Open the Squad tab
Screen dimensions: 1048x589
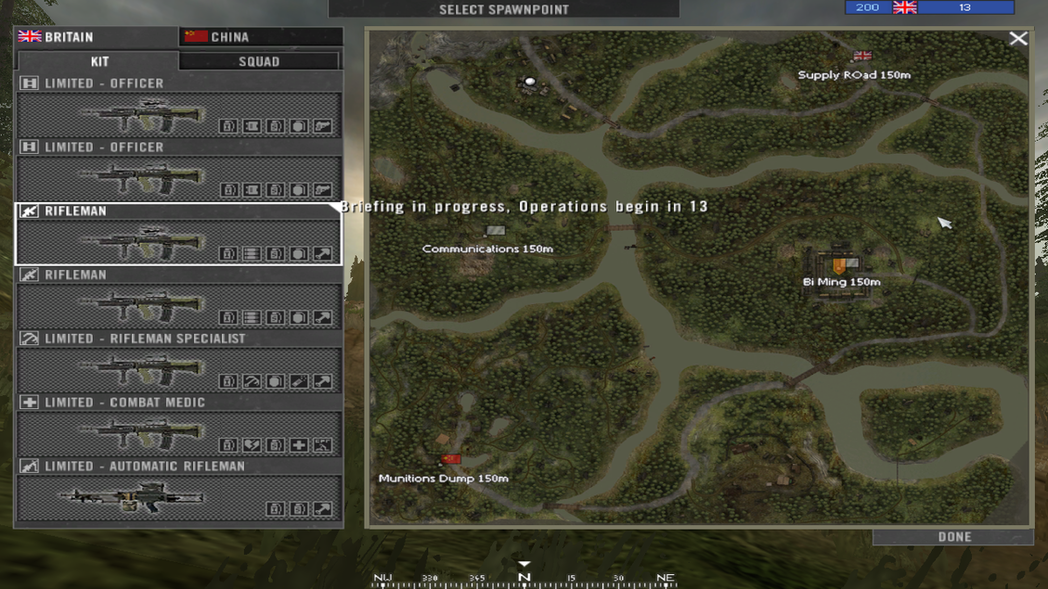[259, 61]
